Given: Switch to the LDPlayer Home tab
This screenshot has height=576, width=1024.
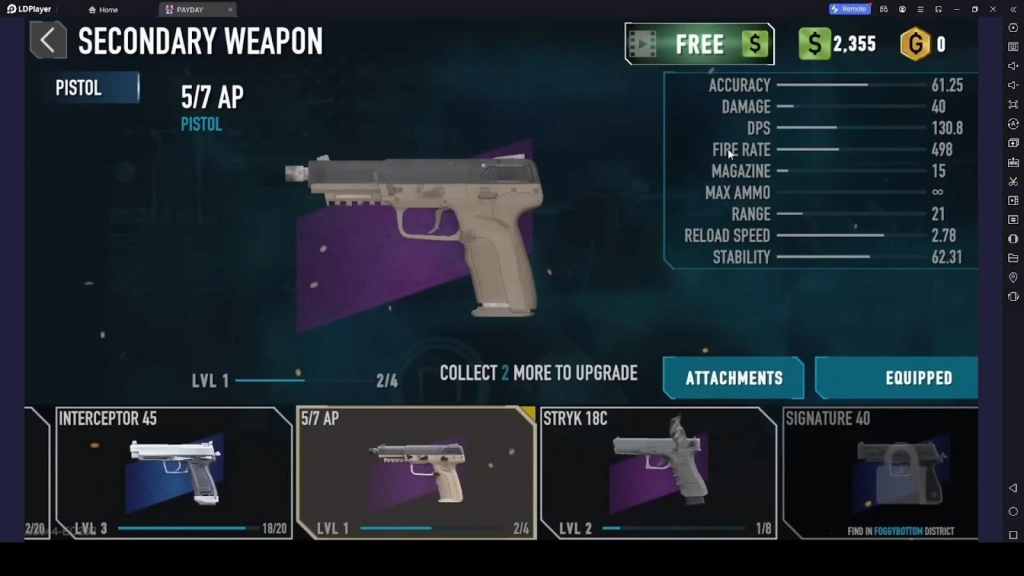Looking at the screenshot, I should [103, 9].
